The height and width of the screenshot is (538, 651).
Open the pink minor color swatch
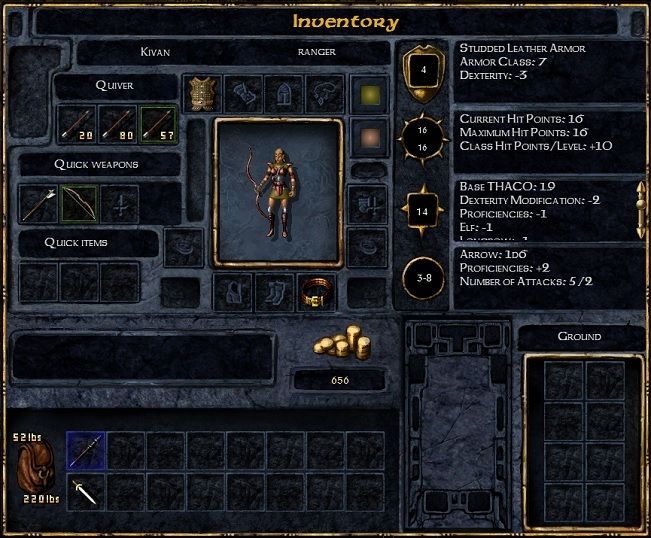(368, 136)
